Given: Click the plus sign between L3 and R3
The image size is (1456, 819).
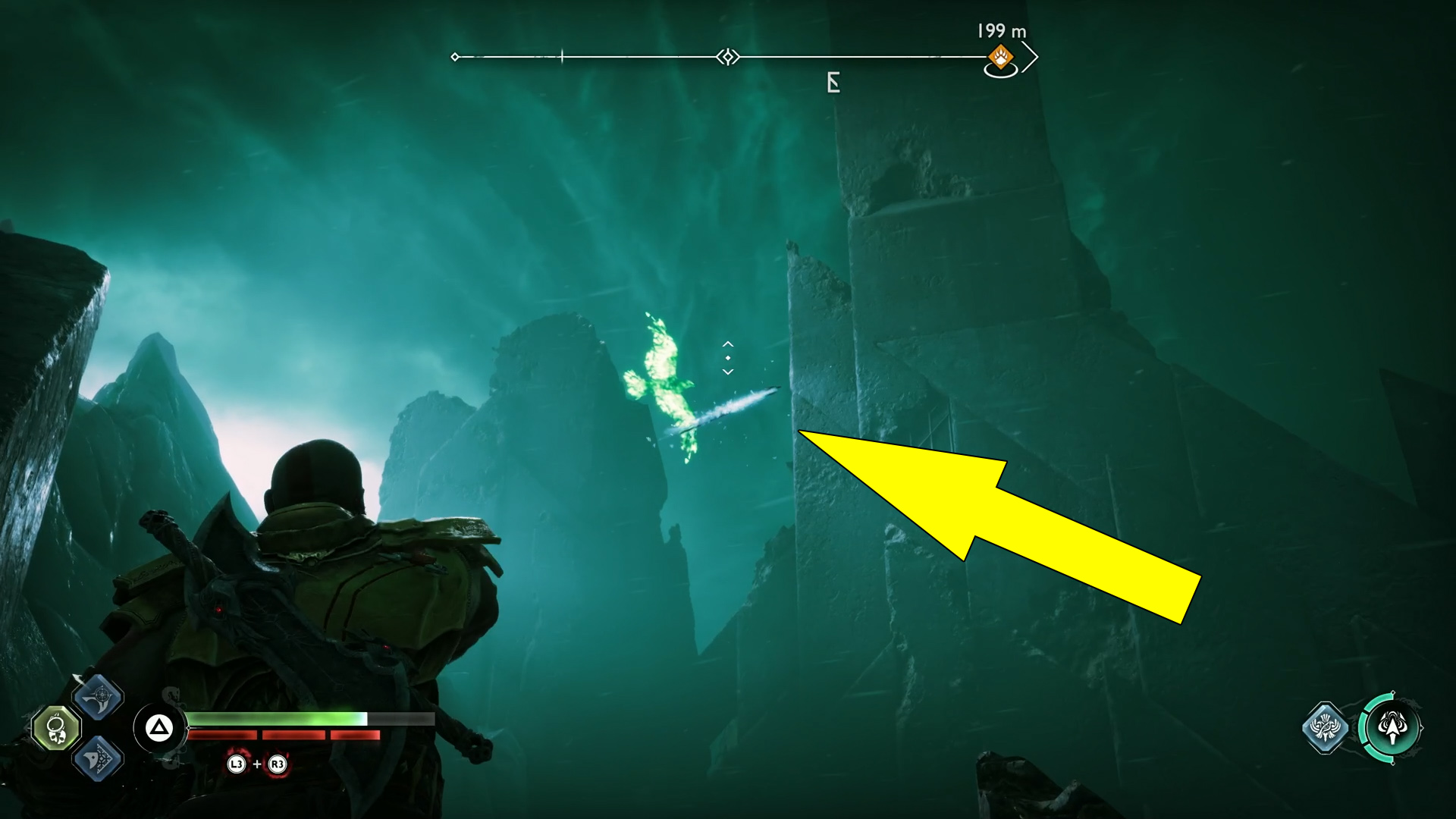Looking at the screenshot, I should pos(257,764).
